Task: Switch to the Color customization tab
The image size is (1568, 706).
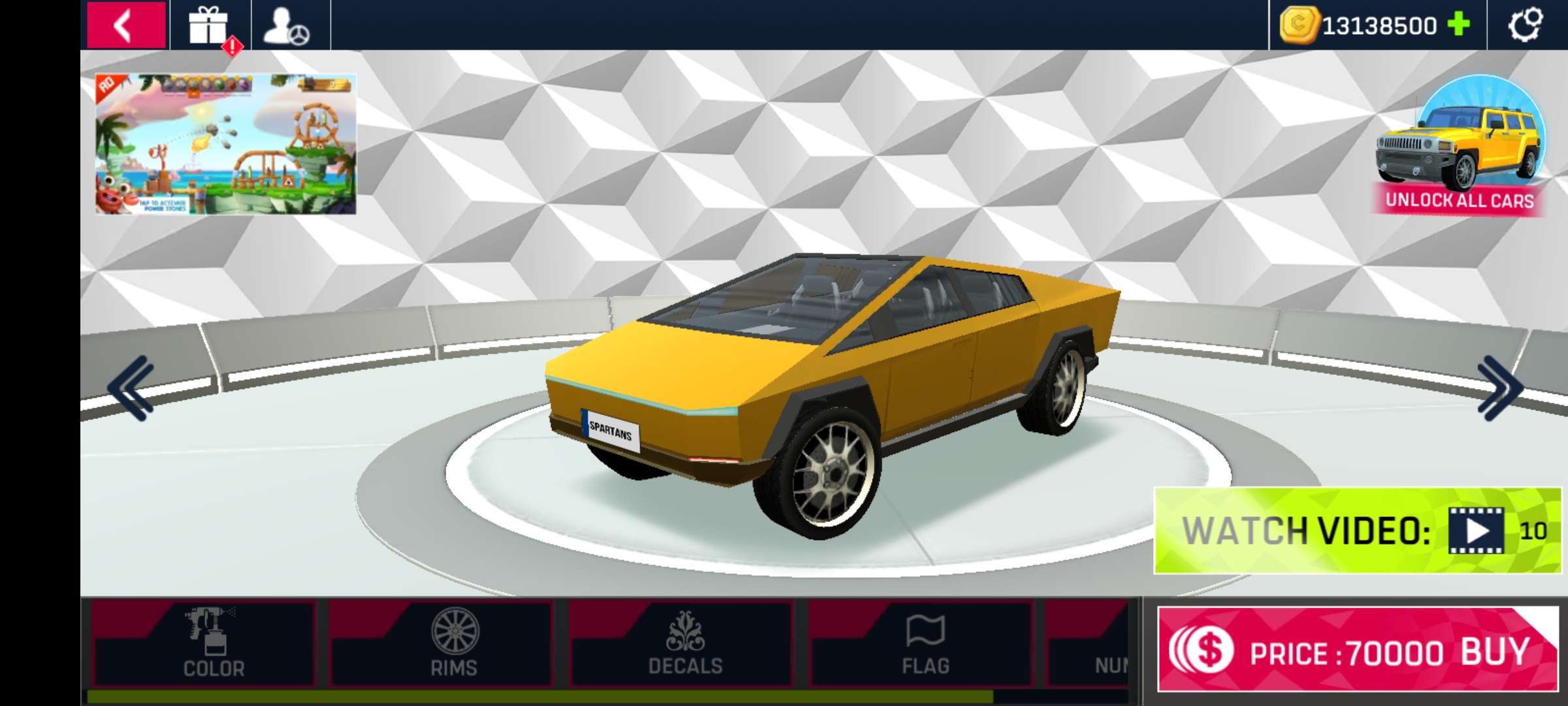Action: tap(213, 644)
